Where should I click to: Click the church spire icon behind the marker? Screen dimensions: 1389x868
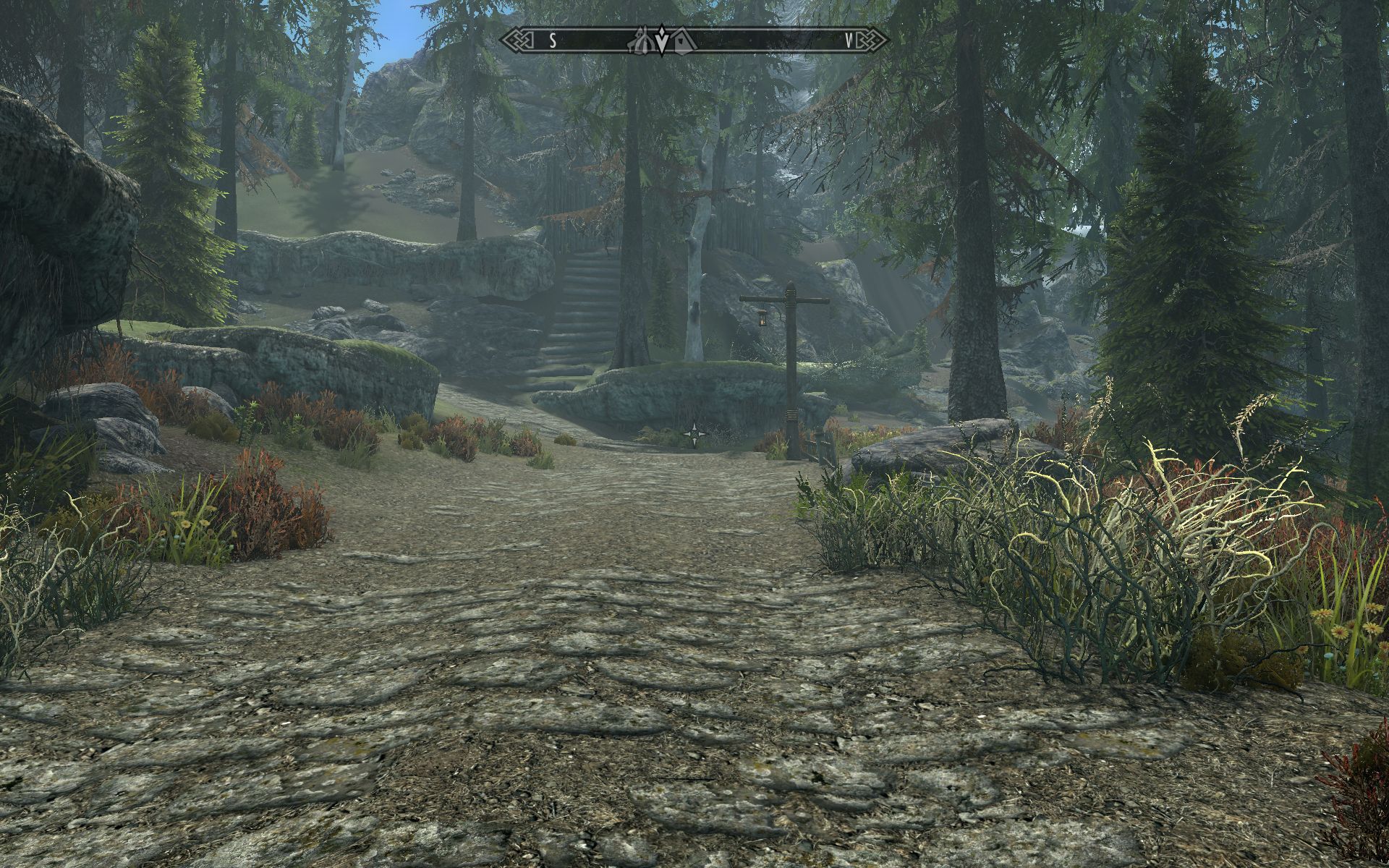click(x=640, y=38)
